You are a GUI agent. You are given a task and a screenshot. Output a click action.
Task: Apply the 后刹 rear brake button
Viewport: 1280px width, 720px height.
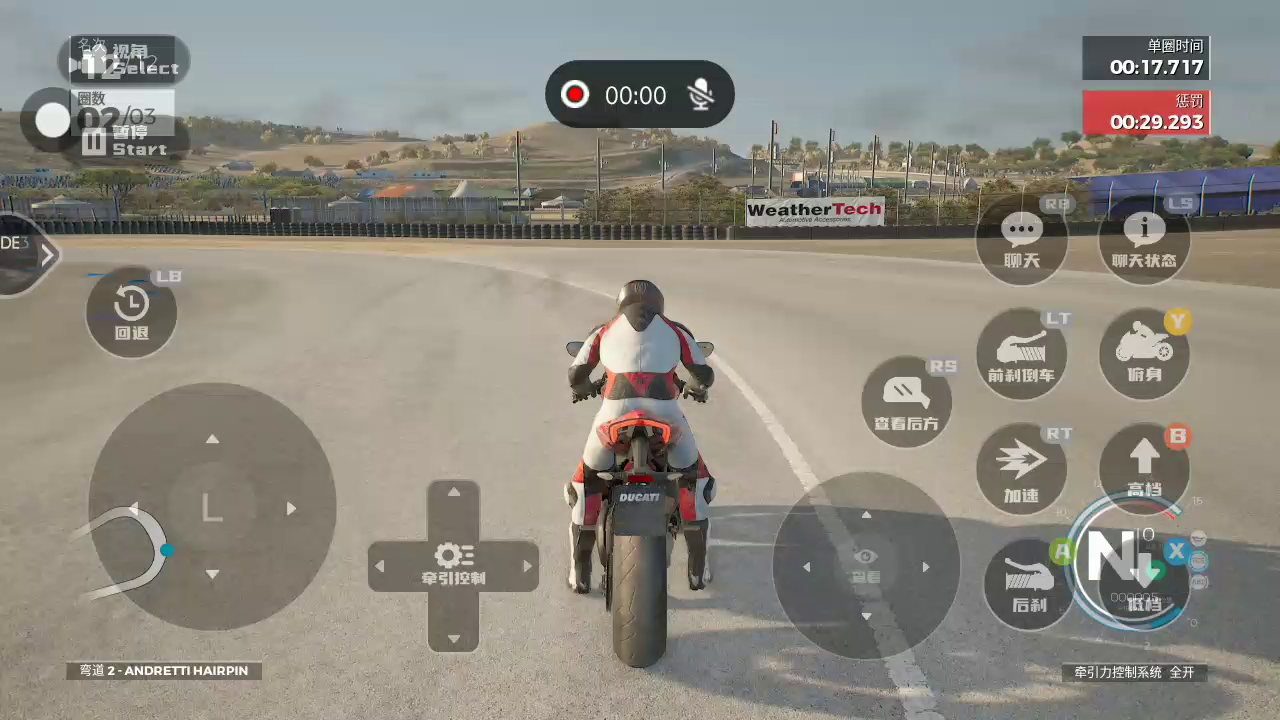[x=1029, y=584]
